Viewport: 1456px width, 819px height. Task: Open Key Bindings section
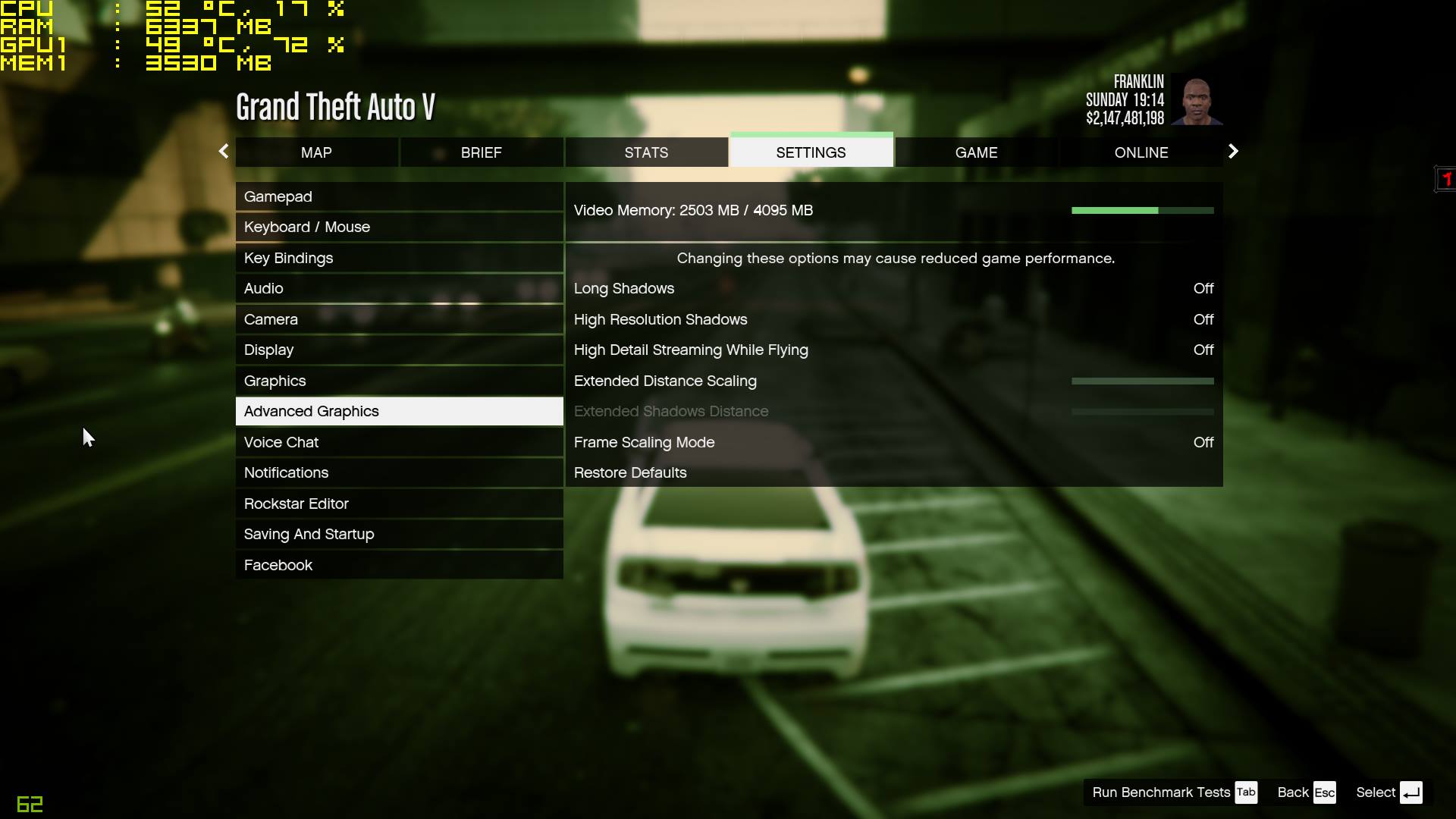(x=399, y=258)
